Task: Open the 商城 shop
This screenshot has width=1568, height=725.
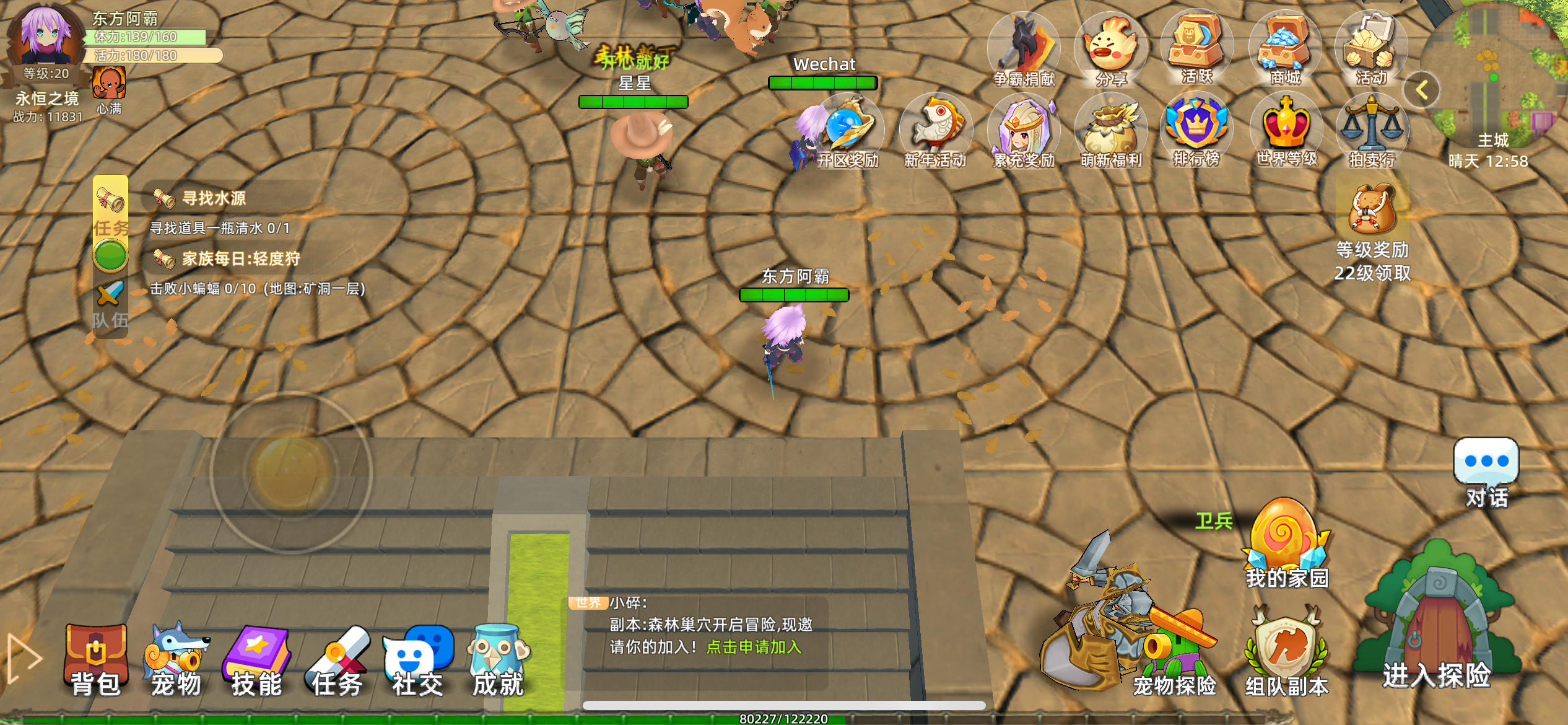Action: [1285, 50]
